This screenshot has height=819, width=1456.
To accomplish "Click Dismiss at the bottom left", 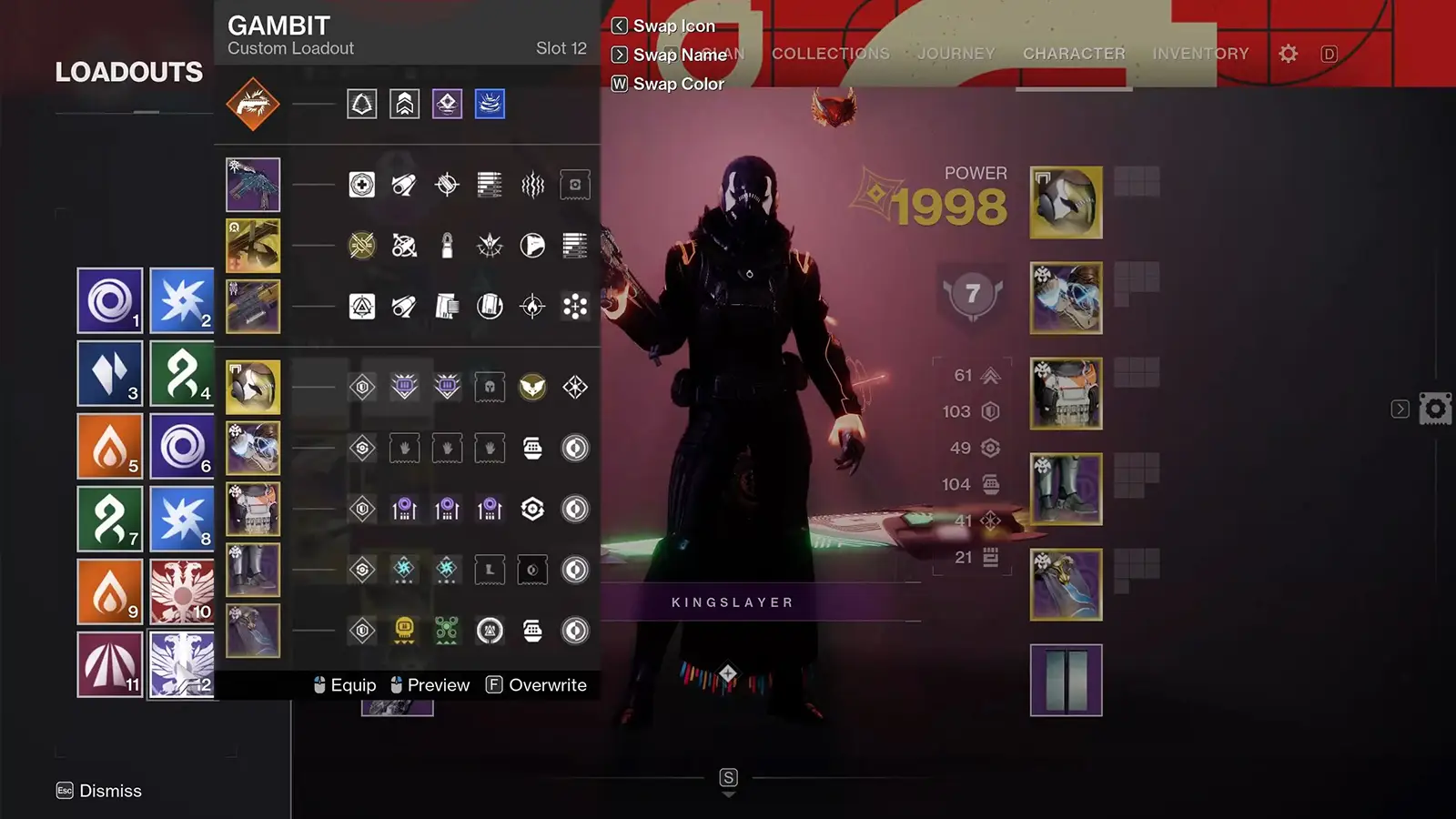I will point(111,791).
